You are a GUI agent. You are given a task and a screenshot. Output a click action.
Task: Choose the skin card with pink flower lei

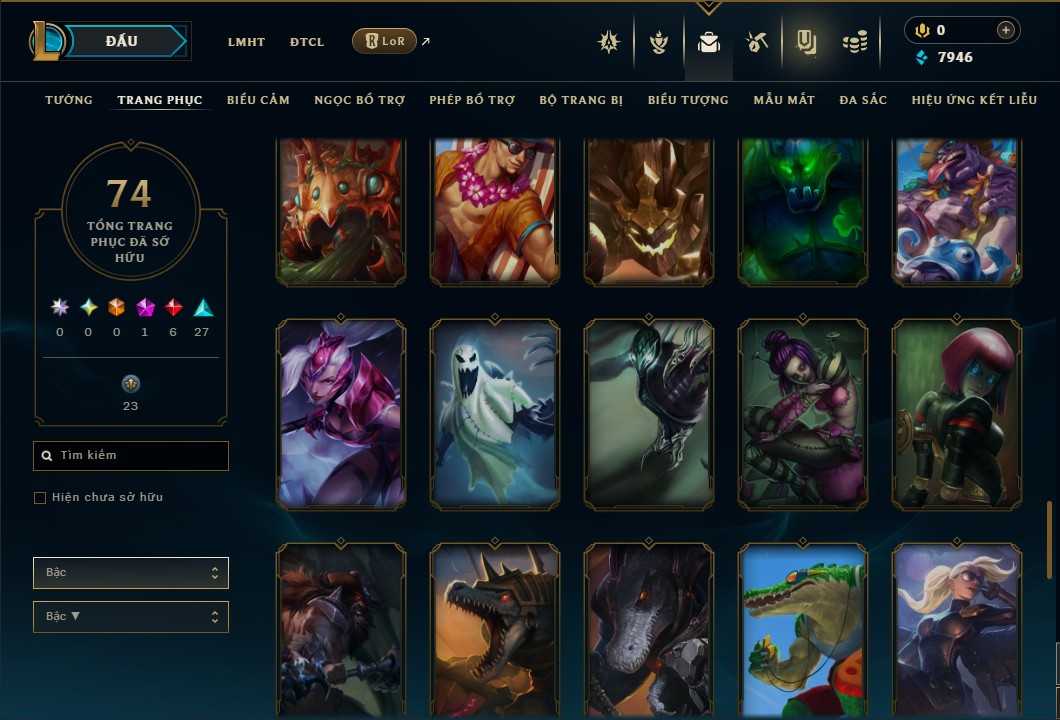495,210
